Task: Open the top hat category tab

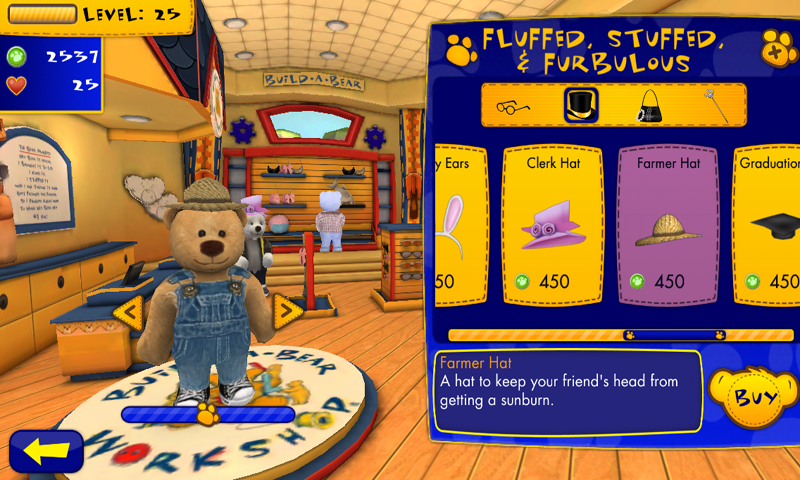Action: coord(579,105)
